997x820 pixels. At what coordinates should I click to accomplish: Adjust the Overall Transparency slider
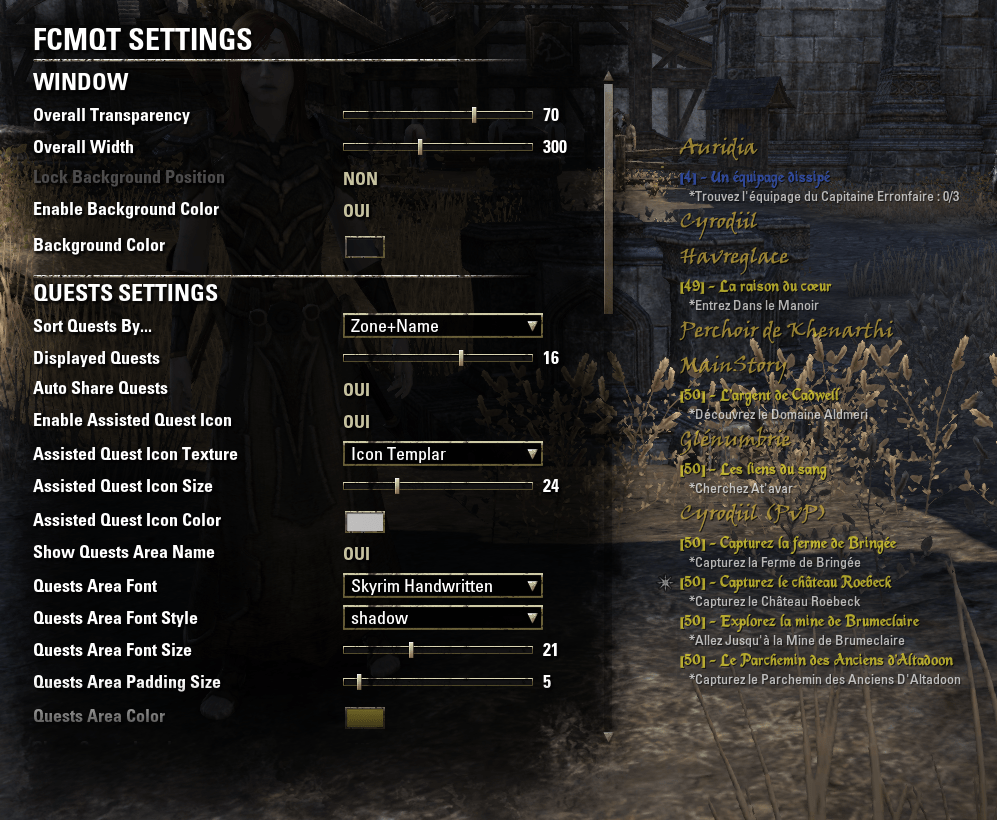pyautogui.click(x=474, y=115)
